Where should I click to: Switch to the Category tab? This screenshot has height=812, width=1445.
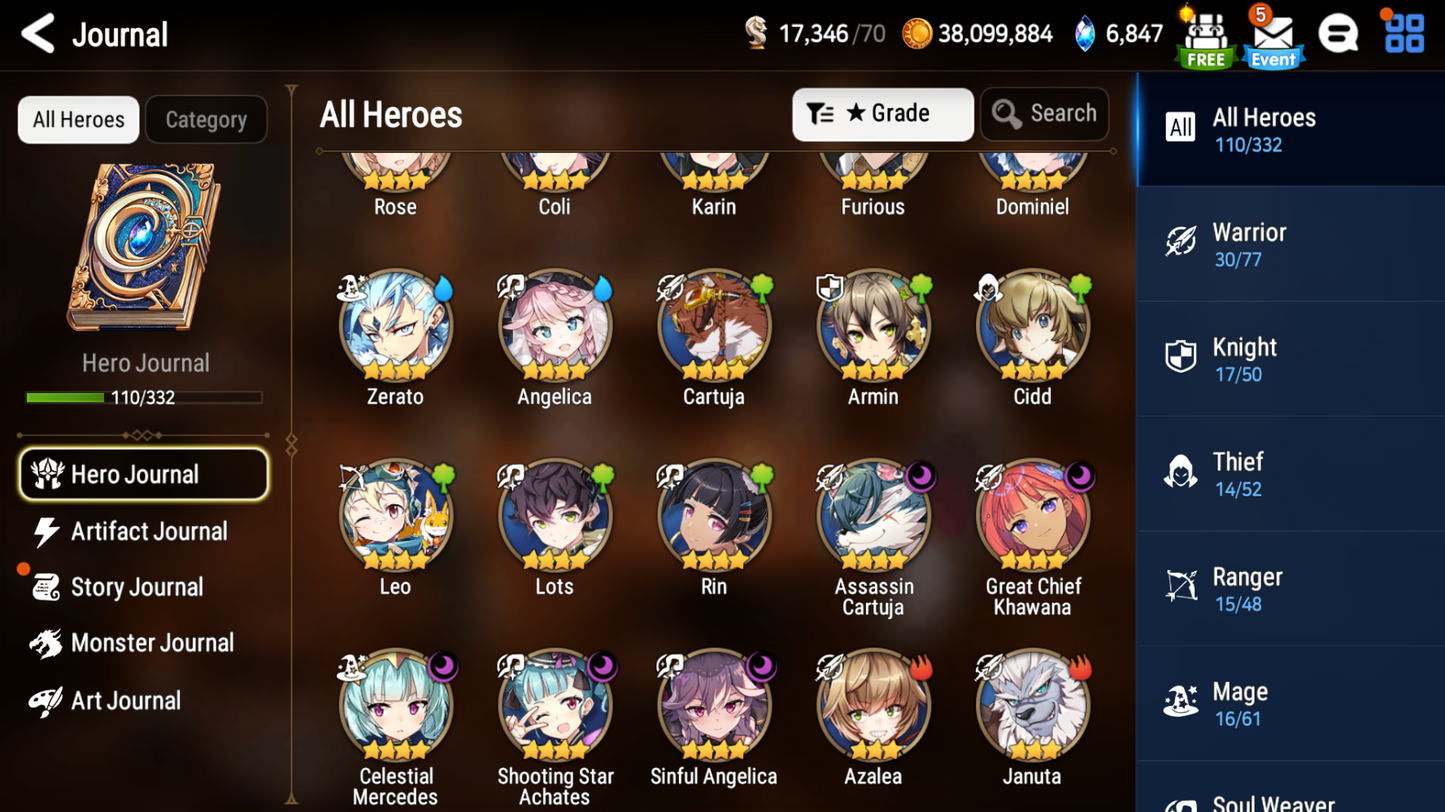pyautogui.click(x=206, y=119)
